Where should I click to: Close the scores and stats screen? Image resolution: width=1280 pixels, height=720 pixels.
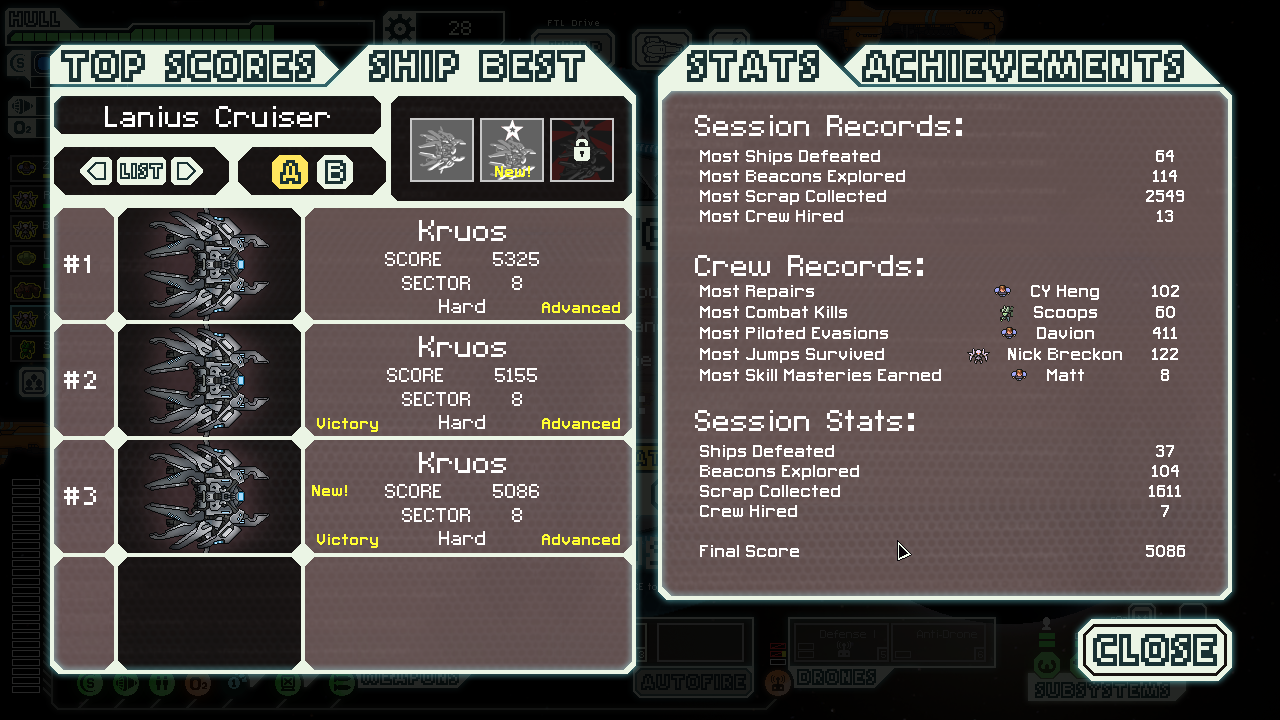1155,650
